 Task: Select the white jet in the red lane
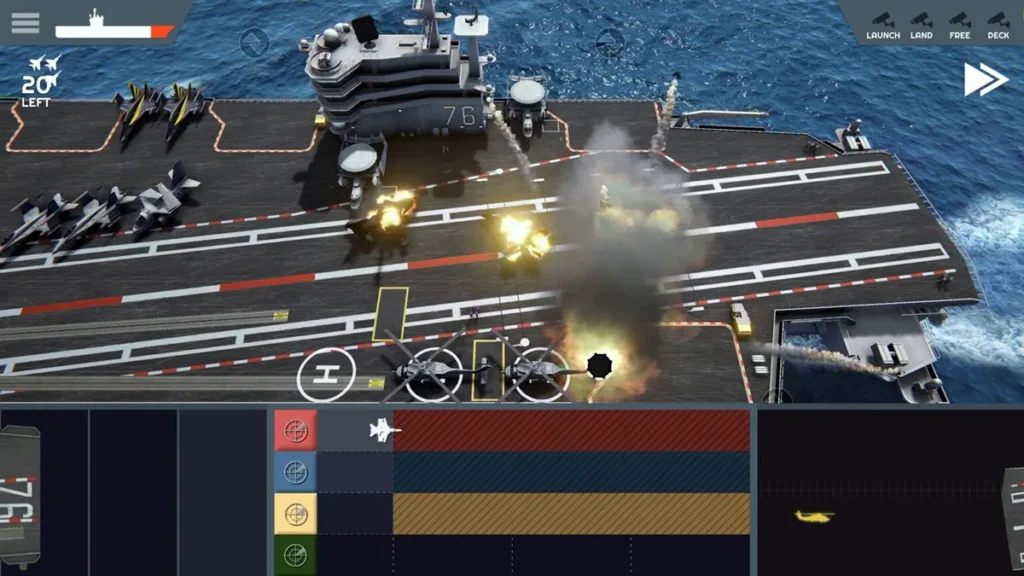click(x=385, y=431)
